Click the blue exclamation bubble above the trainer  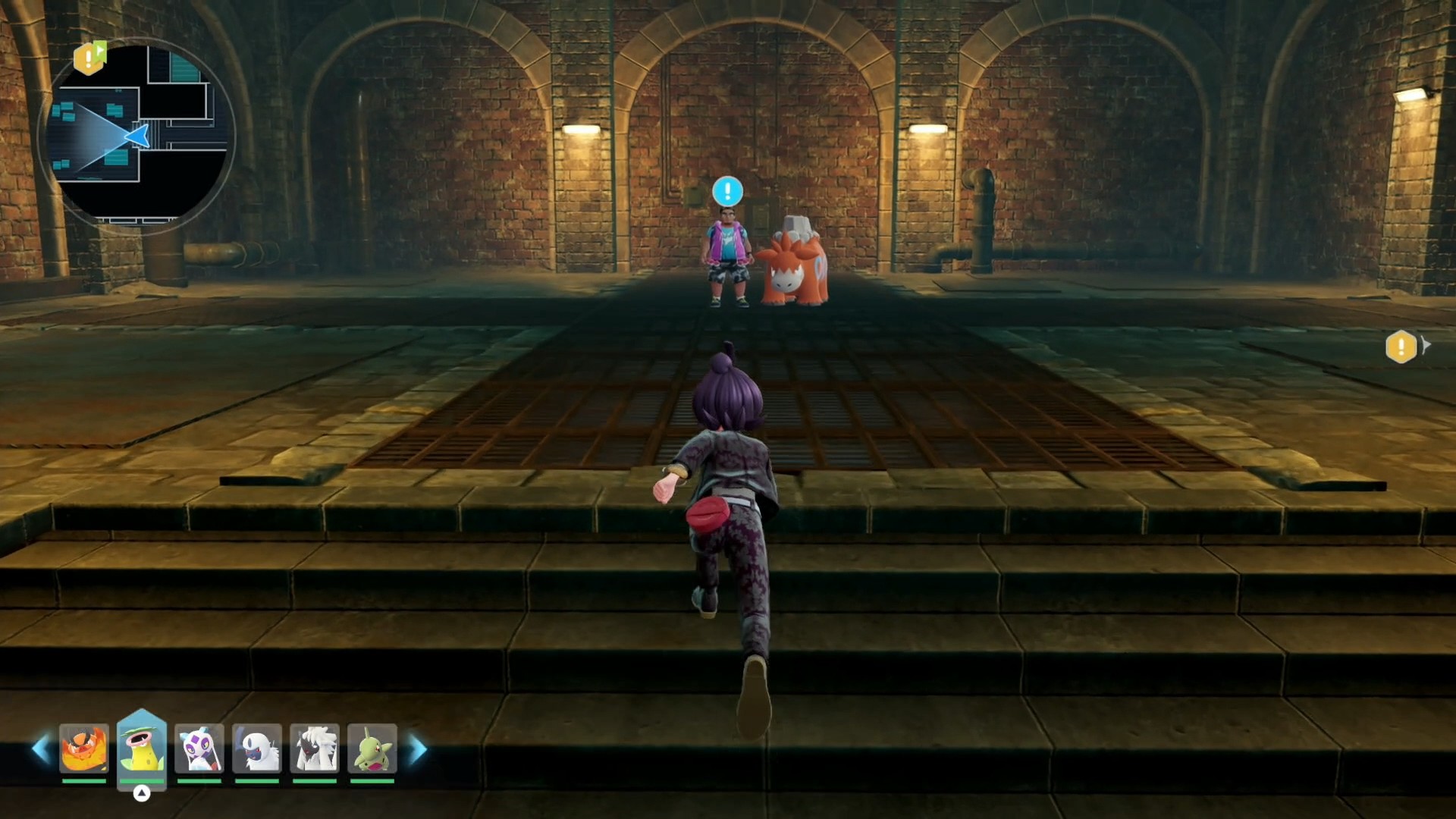tap(727, 191)
